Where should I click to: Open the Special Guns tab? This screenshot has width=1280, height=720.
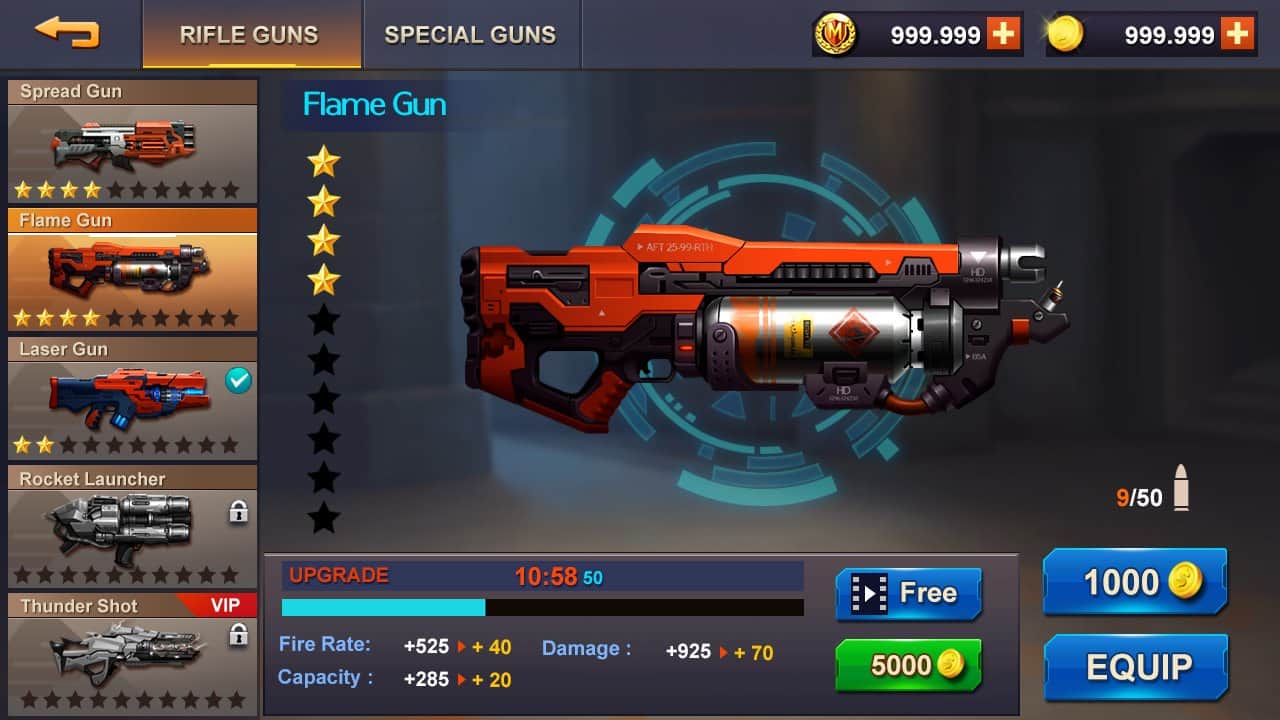[470, 35]
